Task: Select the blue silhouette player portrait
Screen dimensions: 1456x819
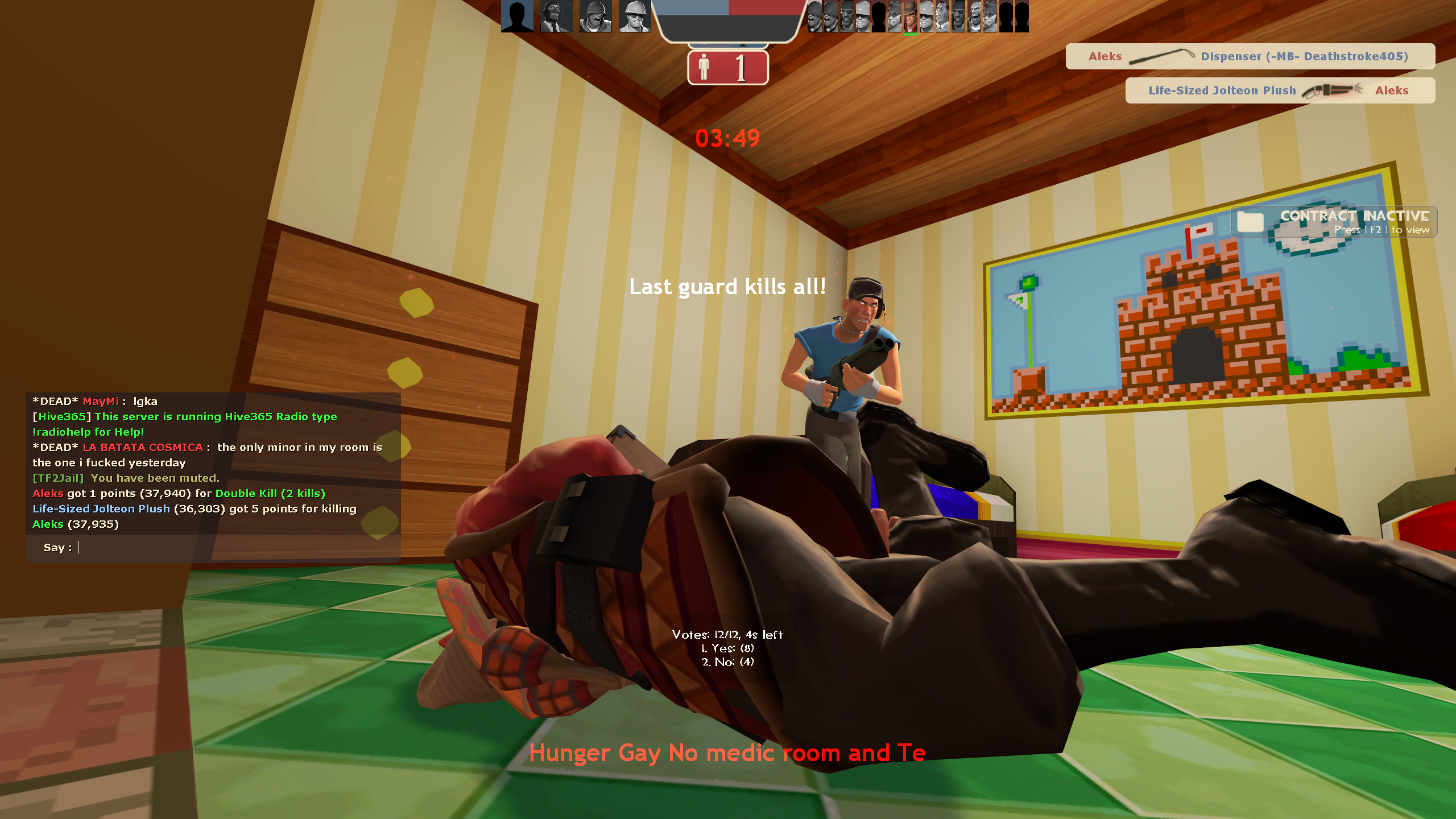Action: click(517, 16)
